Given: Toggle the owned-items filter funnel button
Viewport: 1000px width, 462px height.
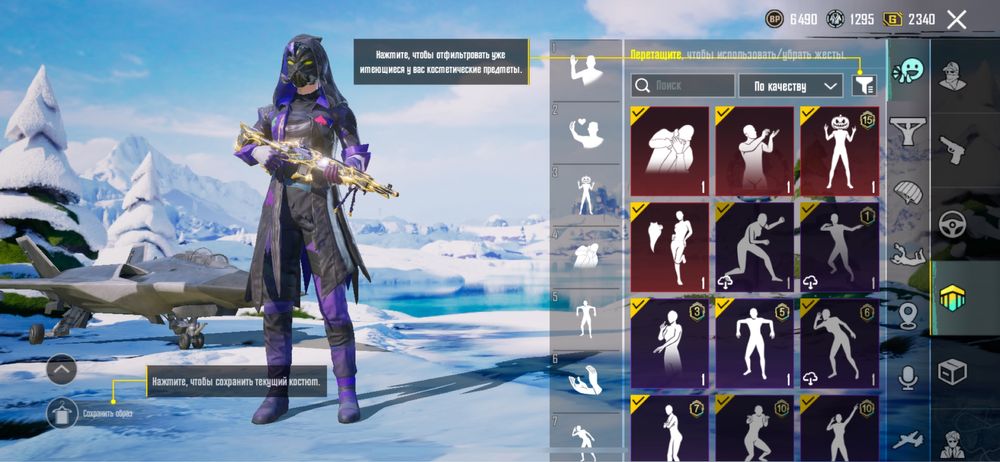Looking at the screenshot, I should [863, 86].
